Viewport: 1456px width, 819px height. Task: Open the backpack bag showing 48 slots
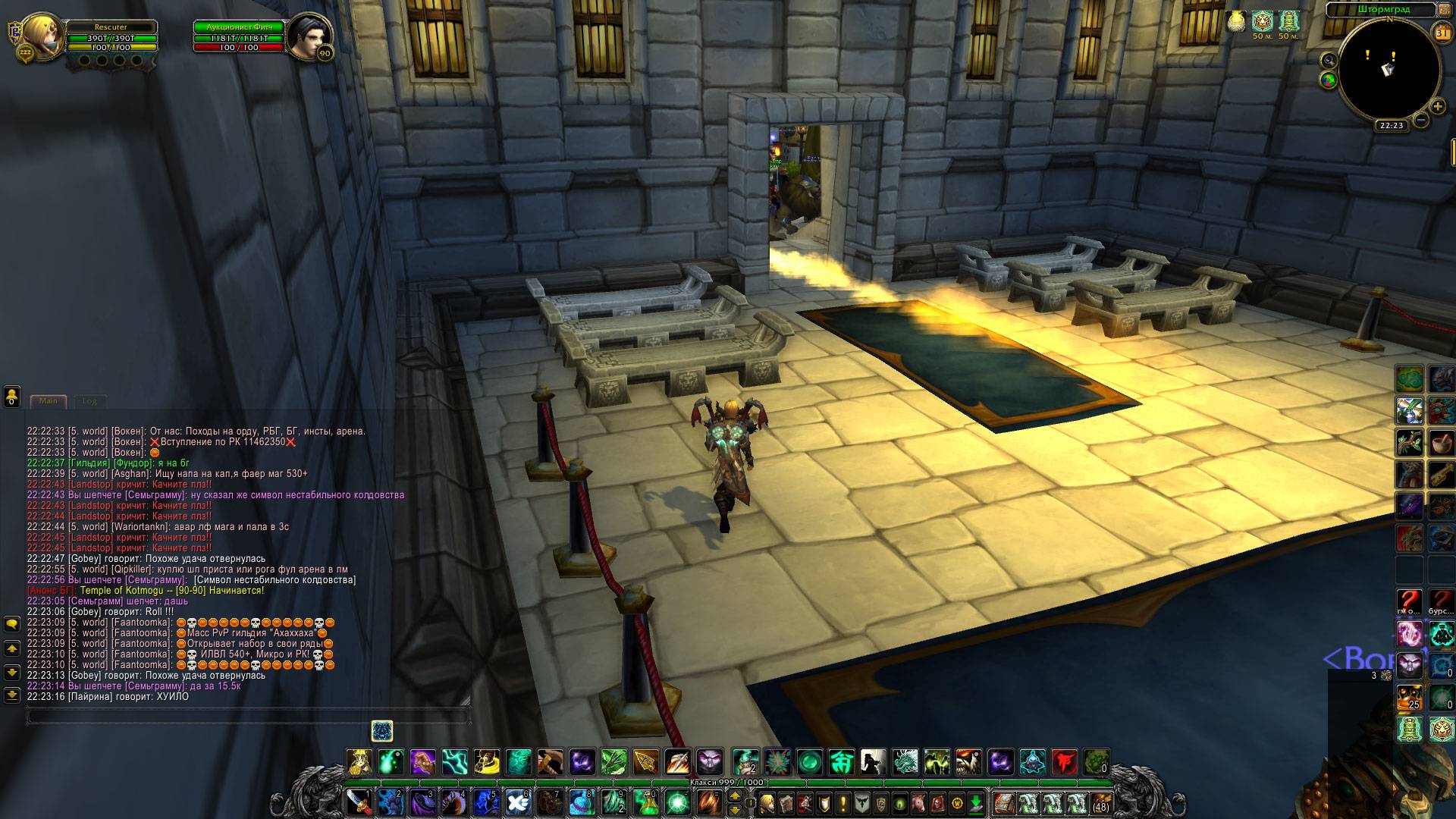point(1100,802)
